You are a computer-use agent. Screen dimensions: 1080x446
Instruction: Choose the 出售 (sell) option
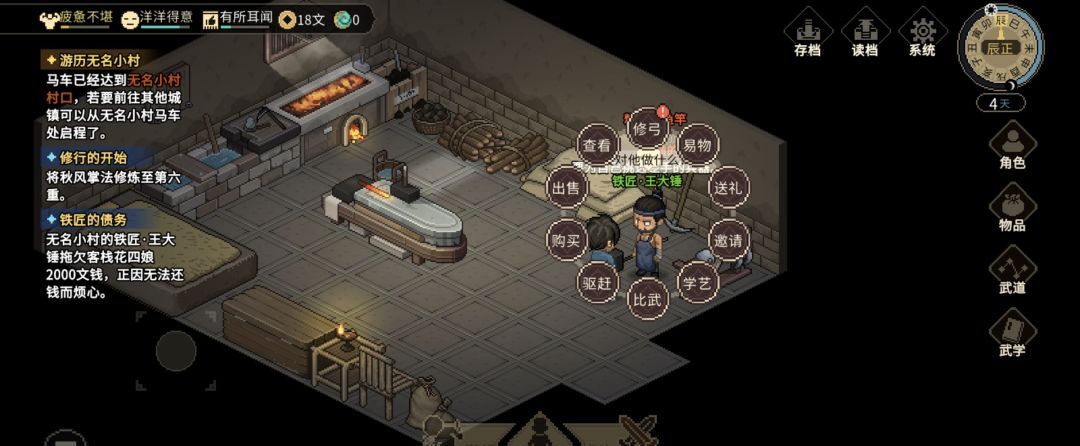(566, 188)
